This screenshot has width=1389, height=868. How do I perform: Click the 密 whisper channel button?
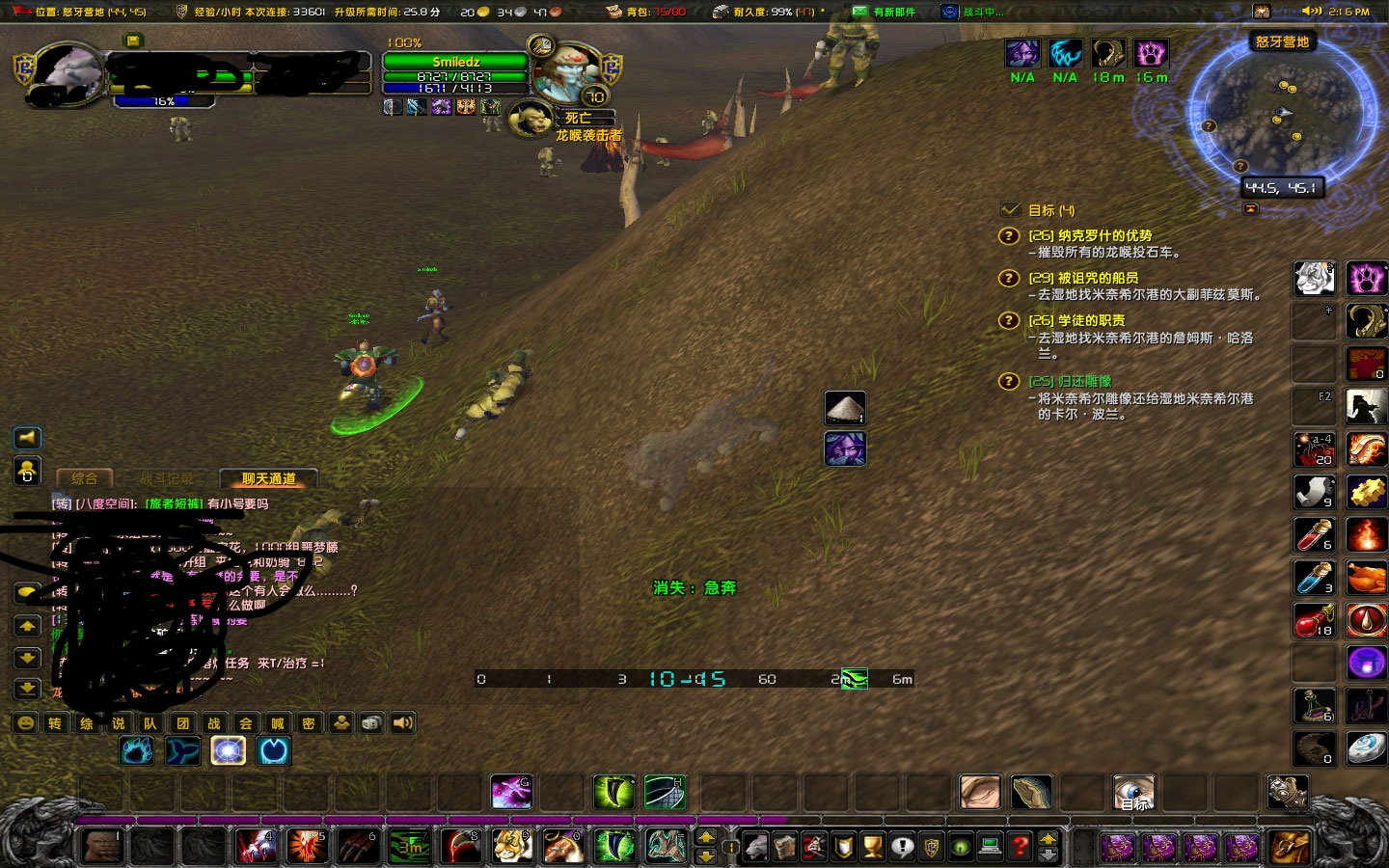[309, 723]
